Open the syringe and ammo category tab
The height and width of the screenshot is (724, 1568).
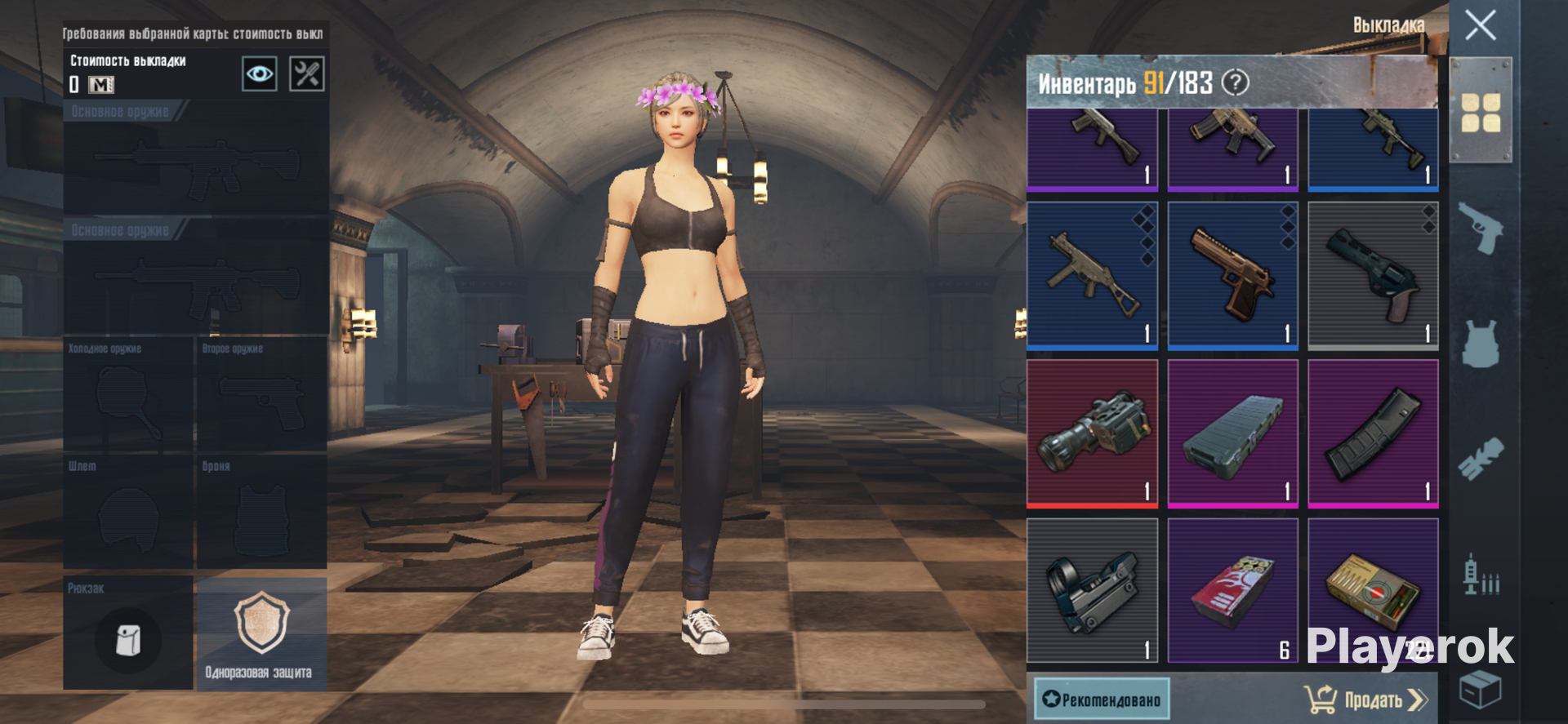click(1480, 575)
